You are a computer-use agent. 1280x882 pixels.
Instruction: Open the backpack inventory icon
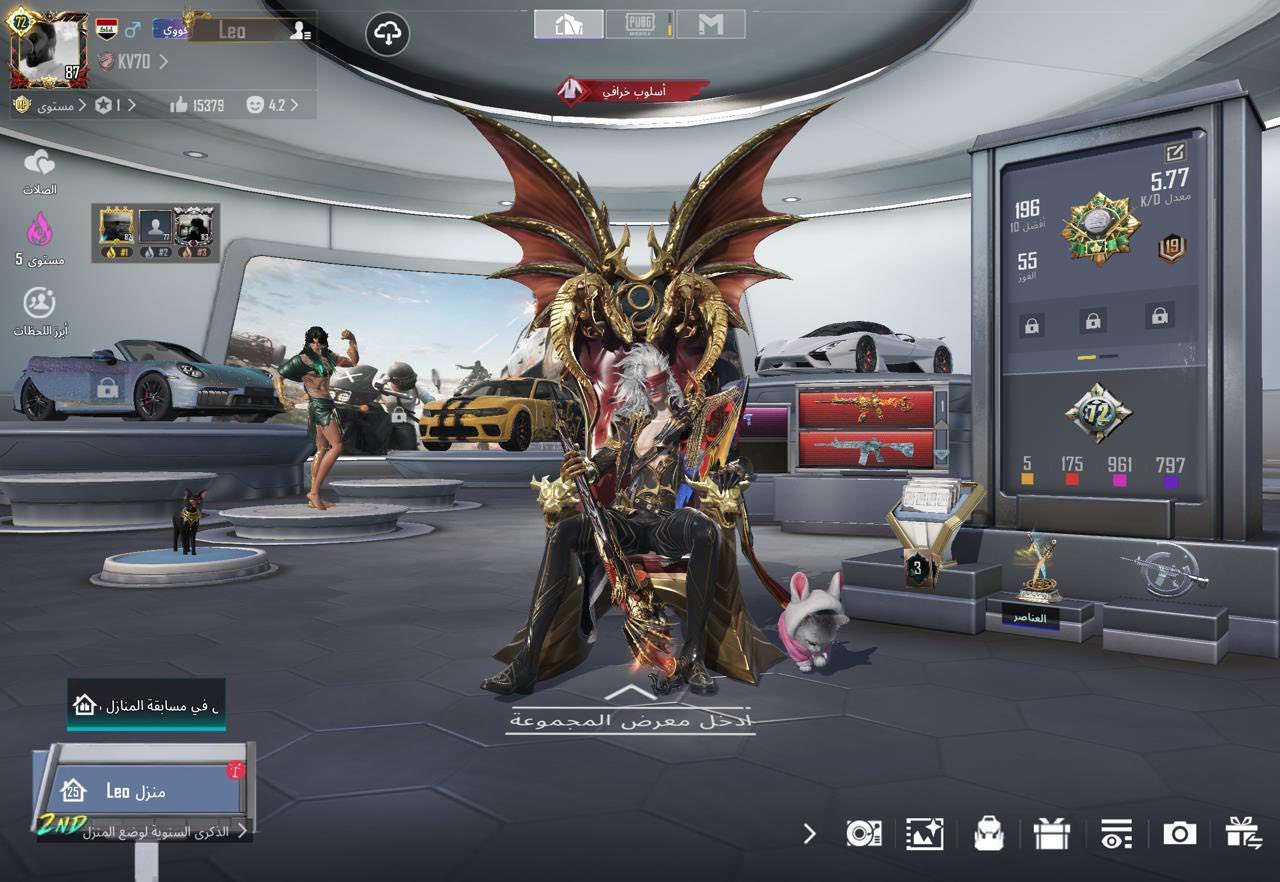(988, 833)
